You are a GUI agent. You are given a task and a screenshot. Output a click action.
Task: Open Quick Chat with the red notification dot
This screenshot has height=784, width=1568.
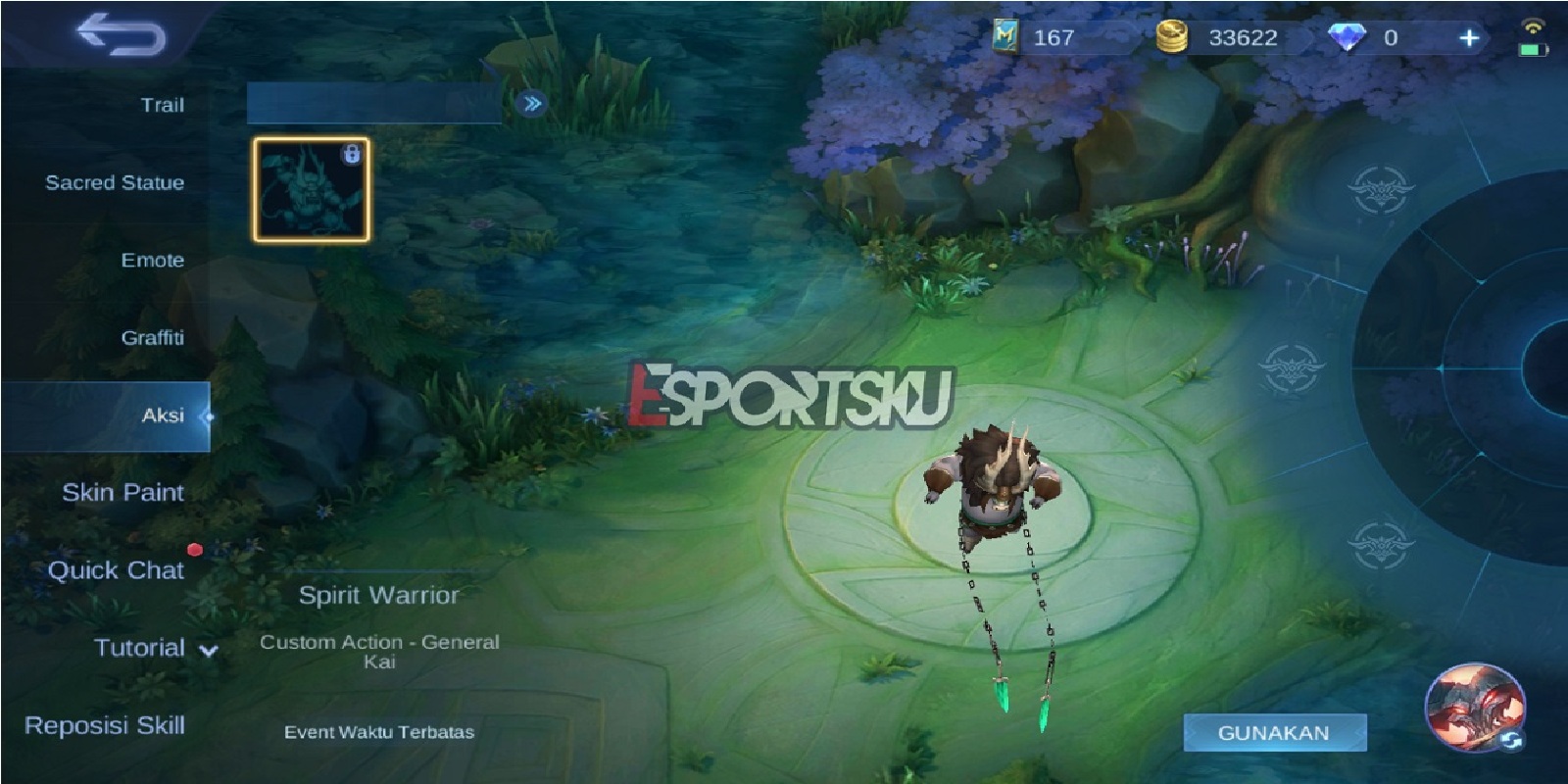(119, 570)
